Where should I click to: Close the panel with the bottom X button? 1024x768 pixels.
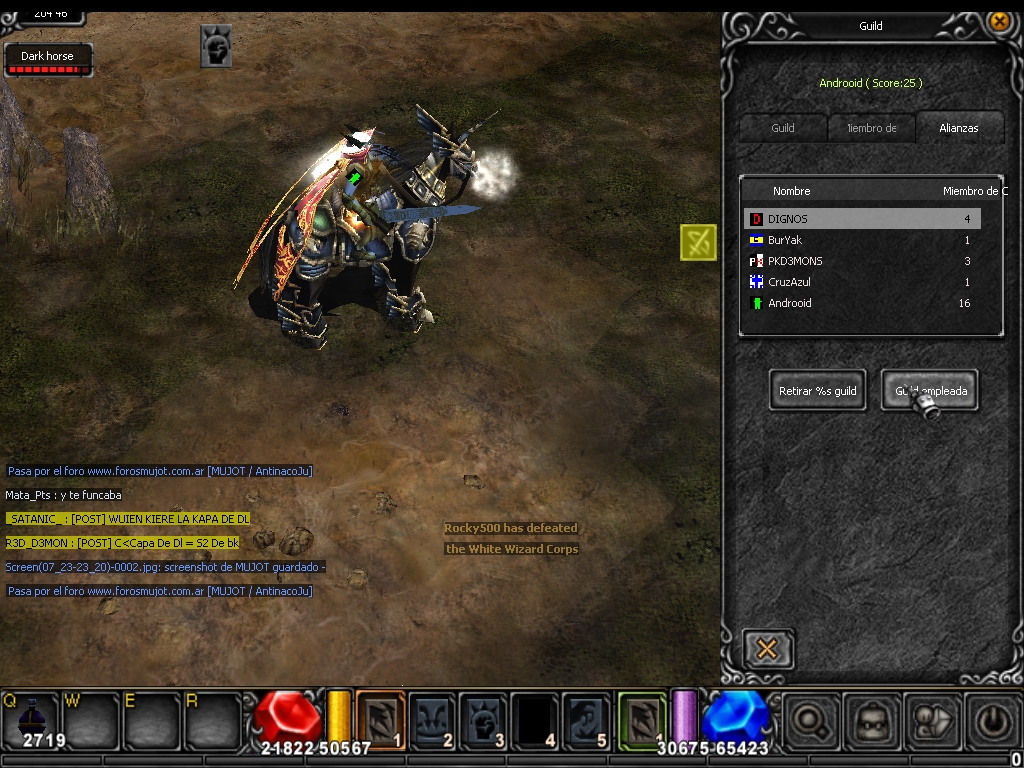[767, 649]
